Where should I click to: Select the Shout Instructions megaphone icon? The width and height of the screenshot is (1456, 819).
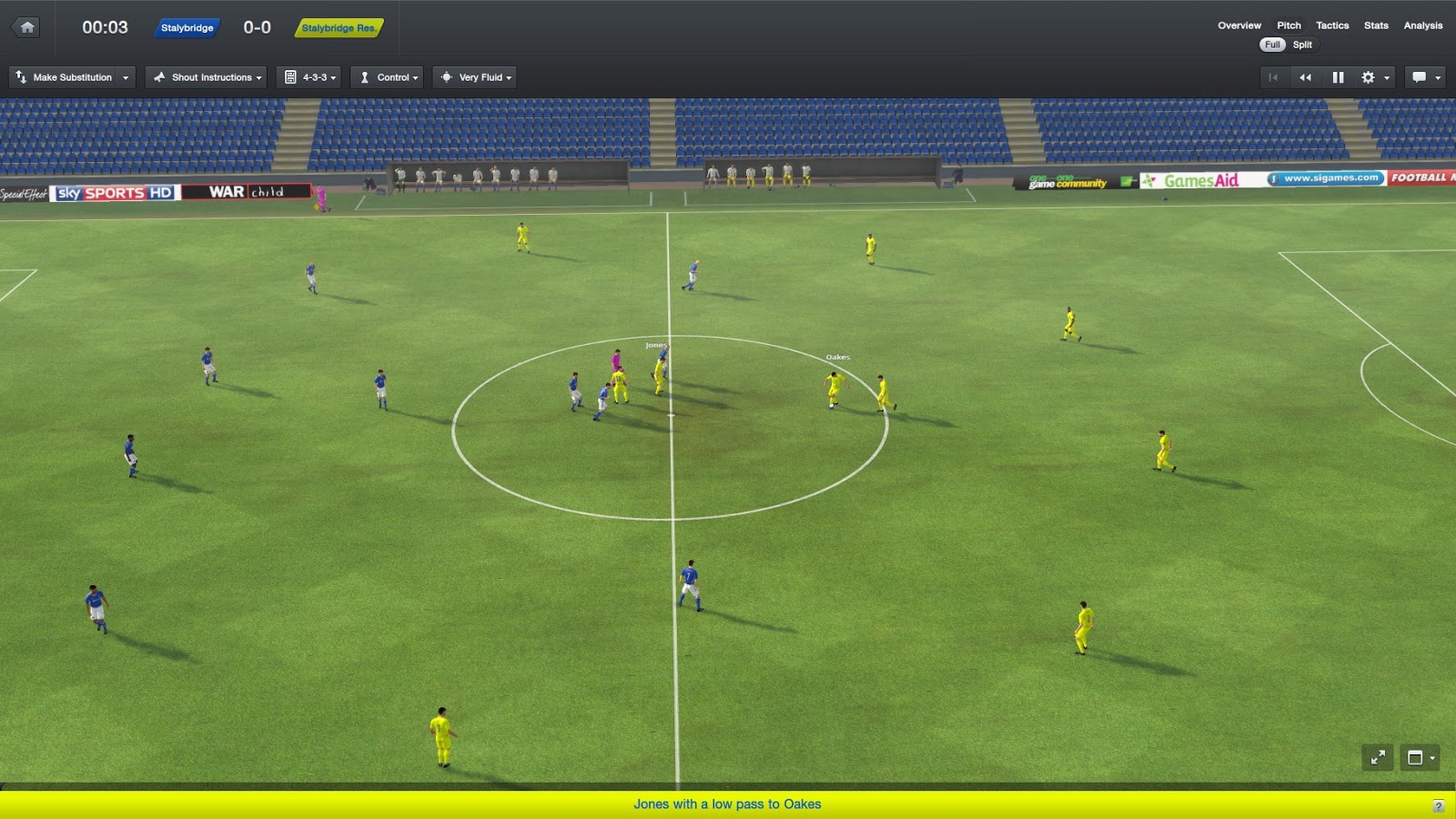160,77
